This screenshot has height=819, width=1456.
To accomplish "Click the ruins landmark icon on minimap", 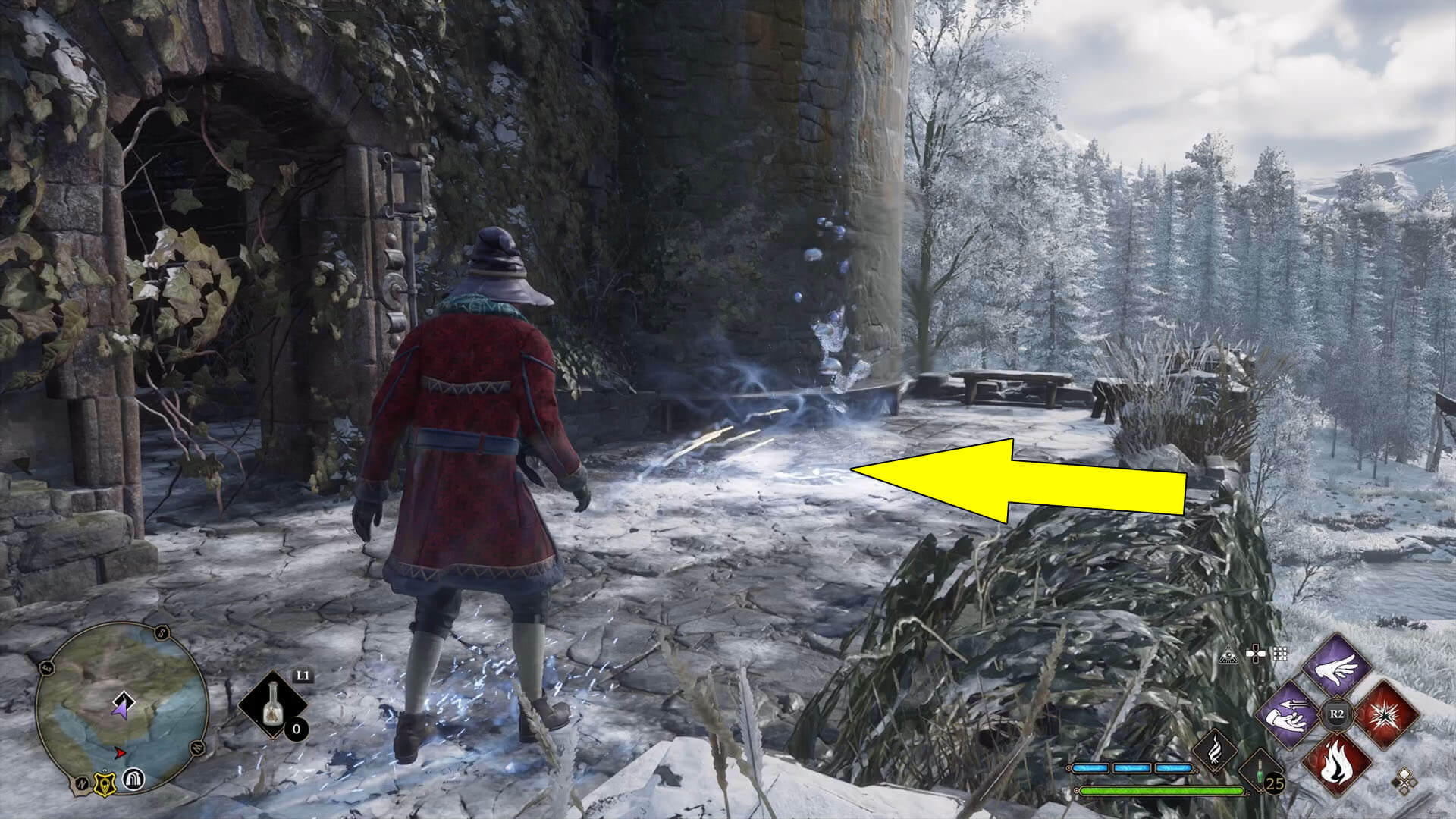I will coord(133,780).
